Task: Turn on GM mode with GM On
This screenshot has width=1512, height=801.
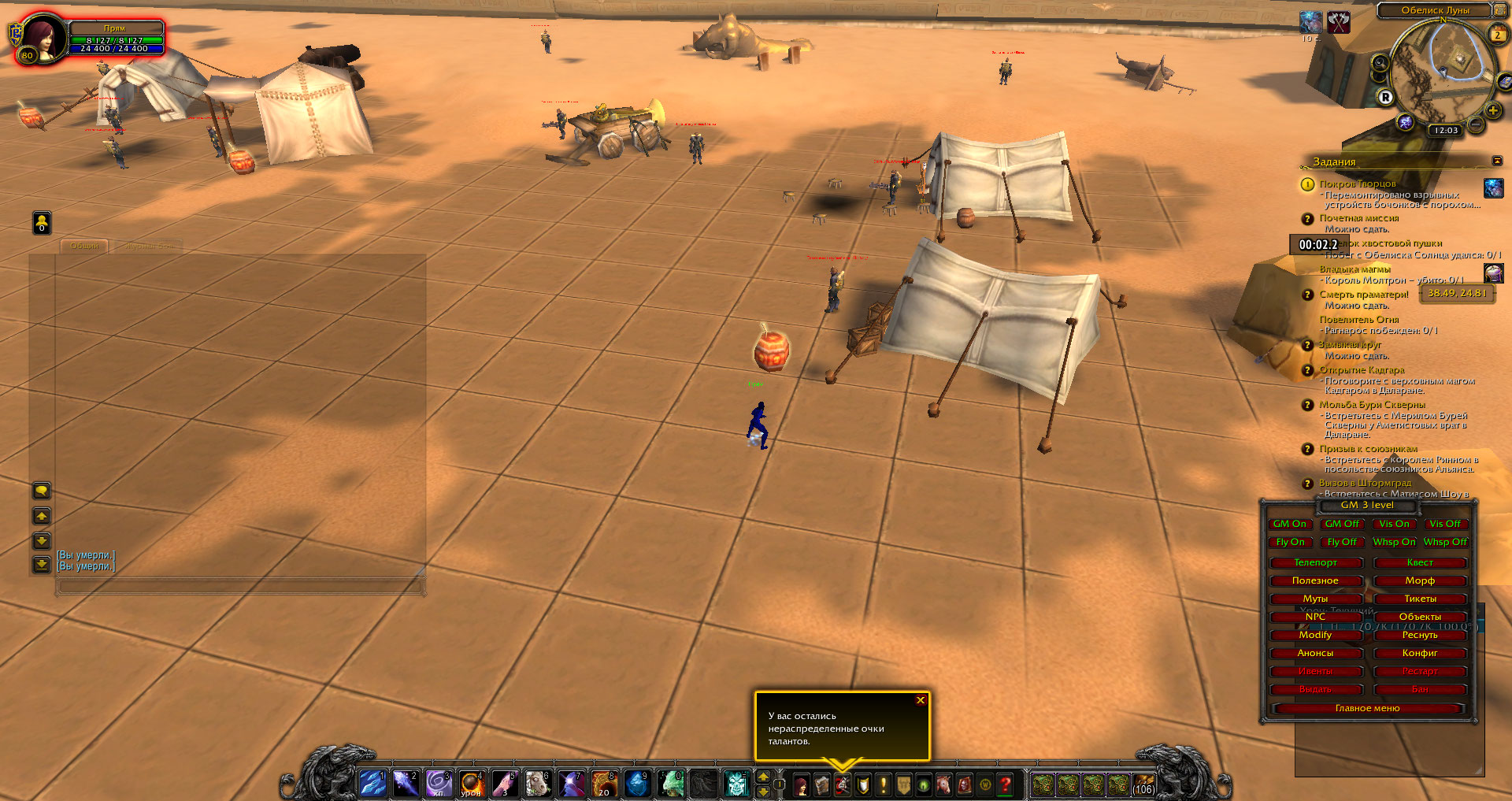Action: tap(1289, 524)
